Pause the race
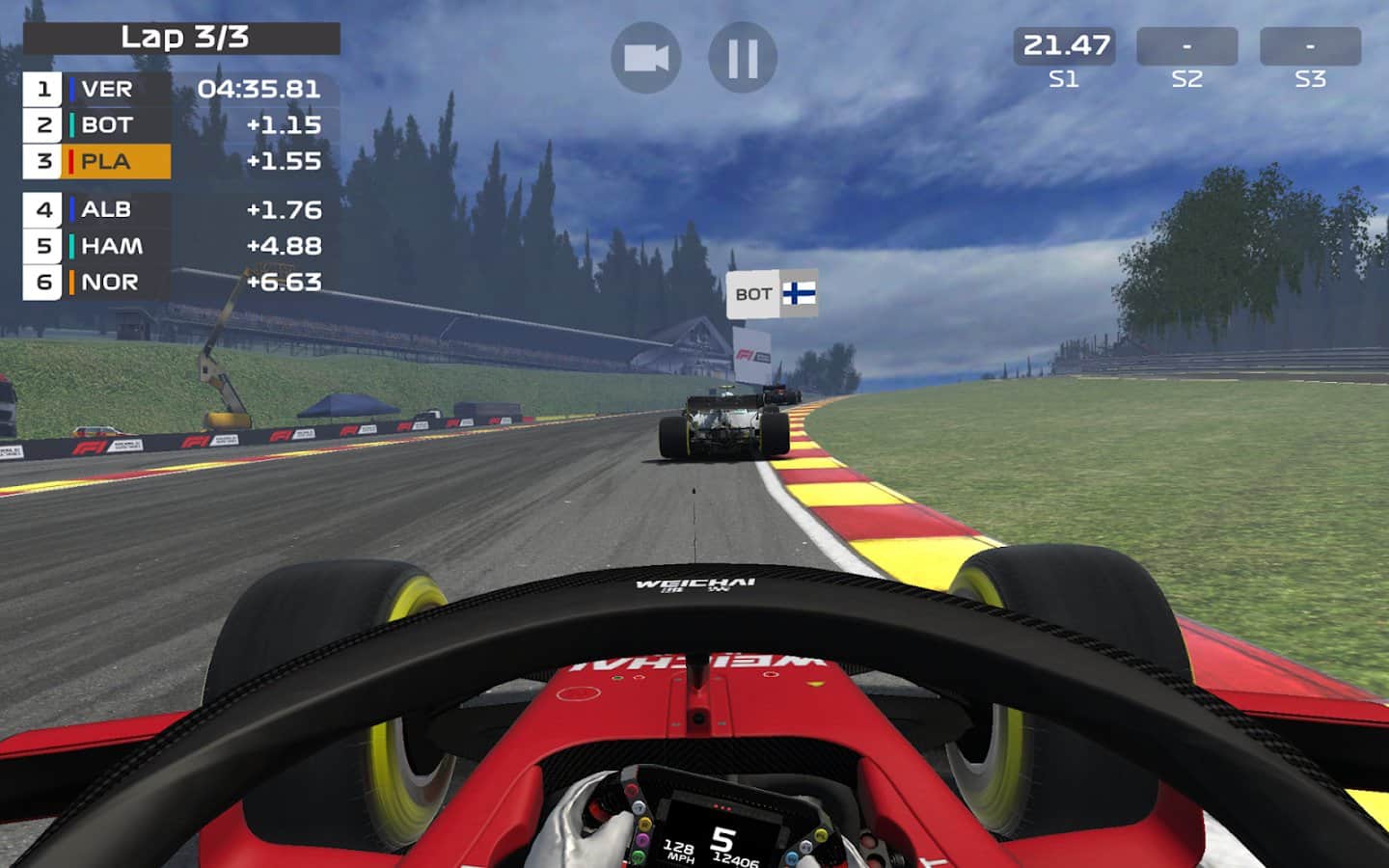The width and height of the screenshot is (1389, 868). pyautogui.click(x=743, y=58)
